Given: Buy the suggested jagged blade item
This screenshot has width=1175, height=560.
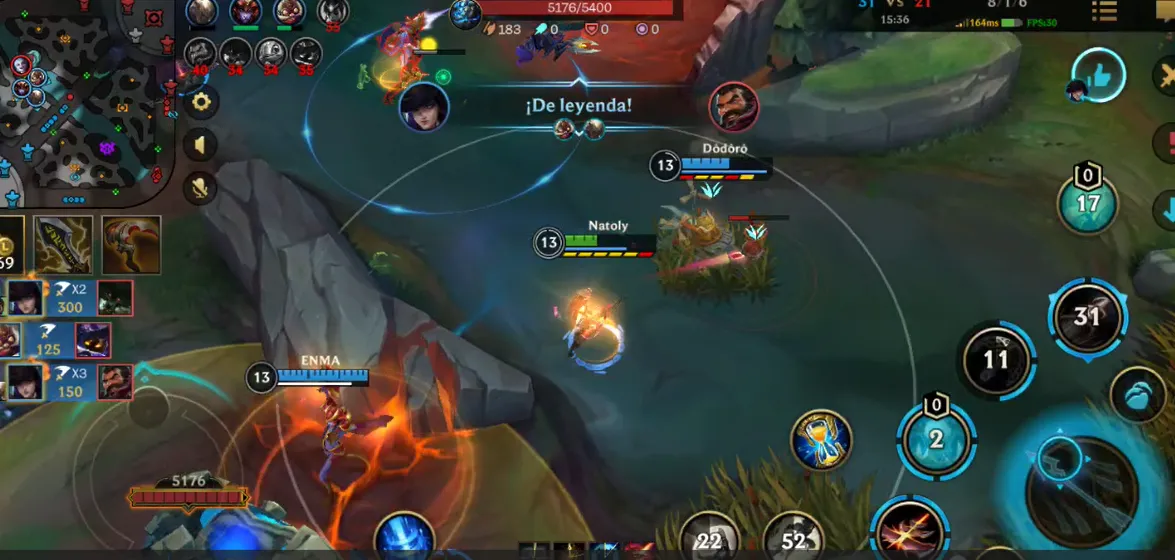Looking at the screenshot, I should click(63, 244).
